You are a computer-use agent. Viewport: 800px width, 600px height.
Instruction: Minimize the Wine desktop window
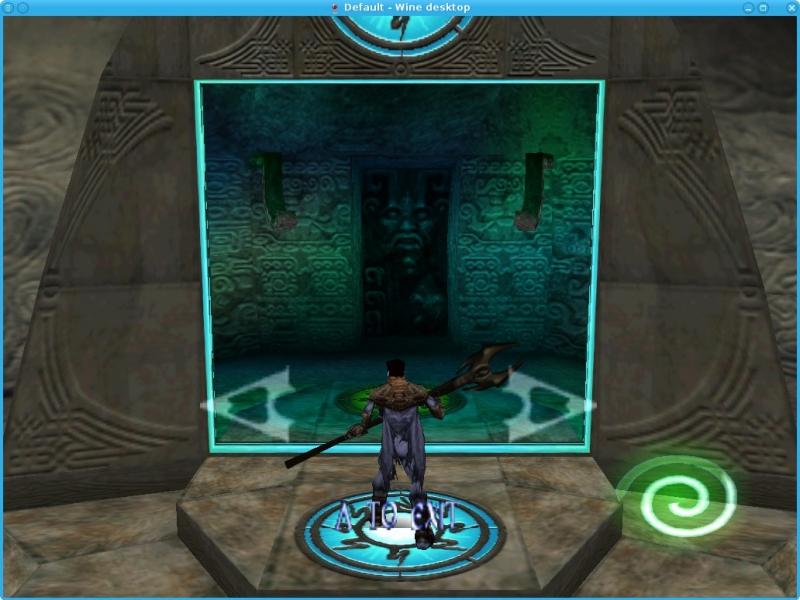coord(749,7)
